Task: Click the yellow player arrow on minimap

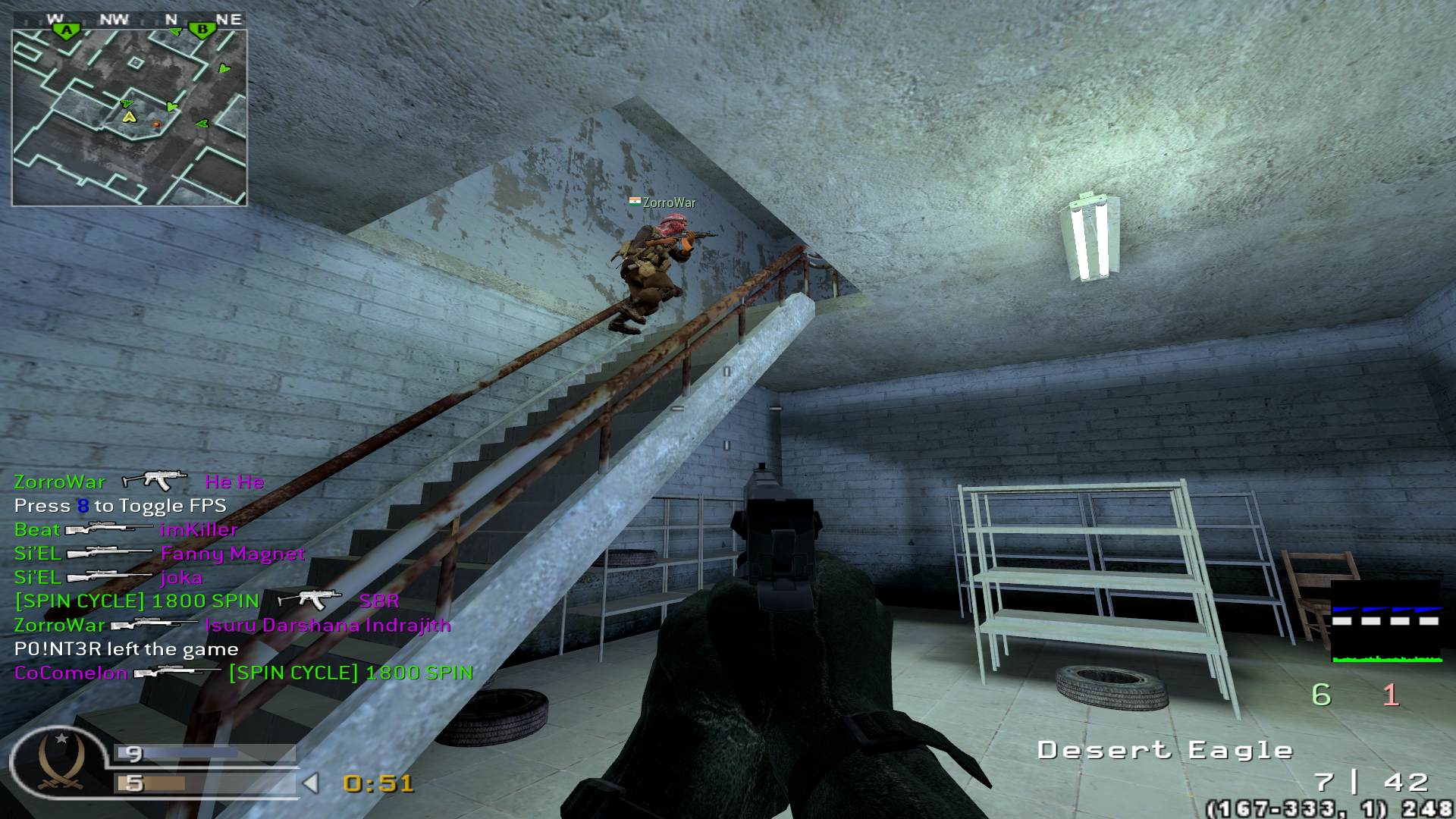Action: (x=130, y=117)
